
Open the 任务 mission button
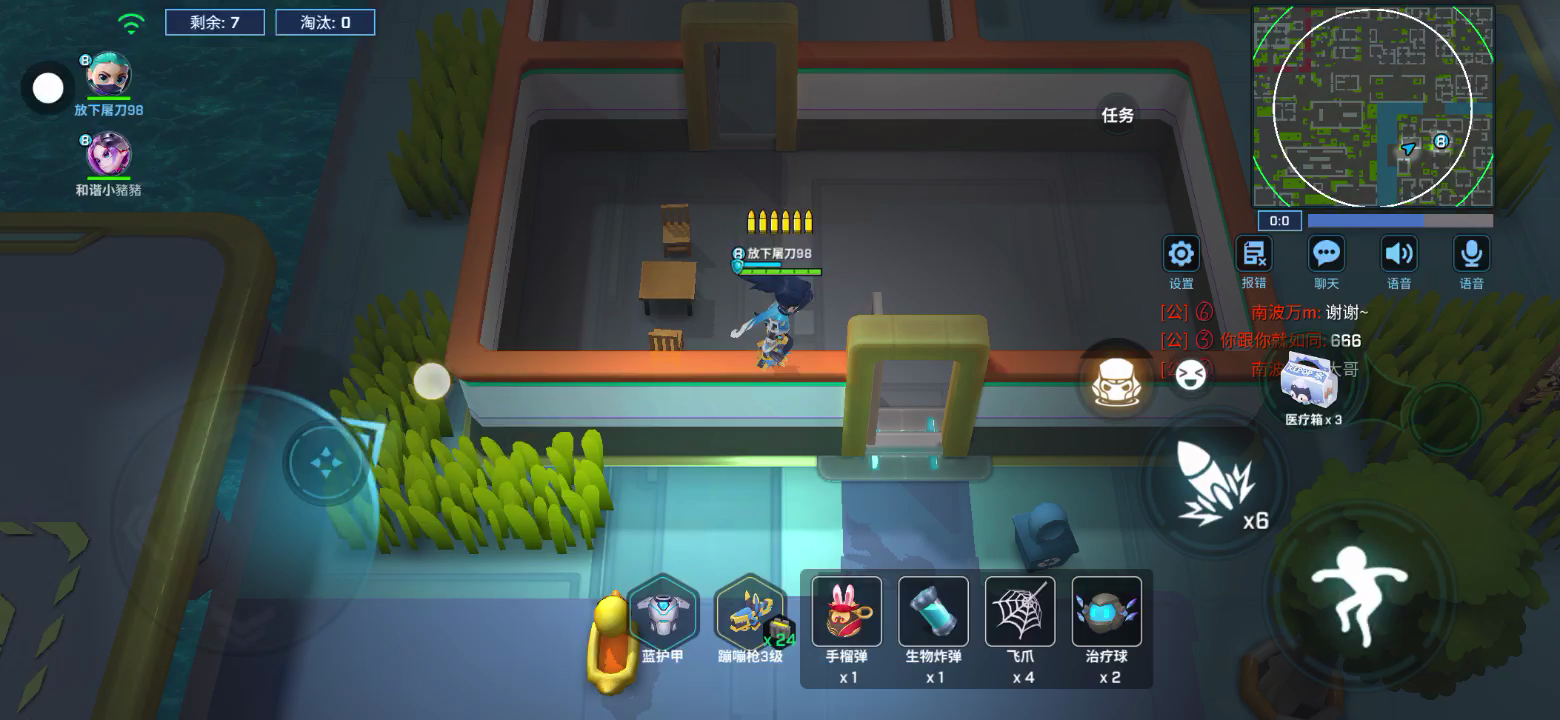(1118, 115)
